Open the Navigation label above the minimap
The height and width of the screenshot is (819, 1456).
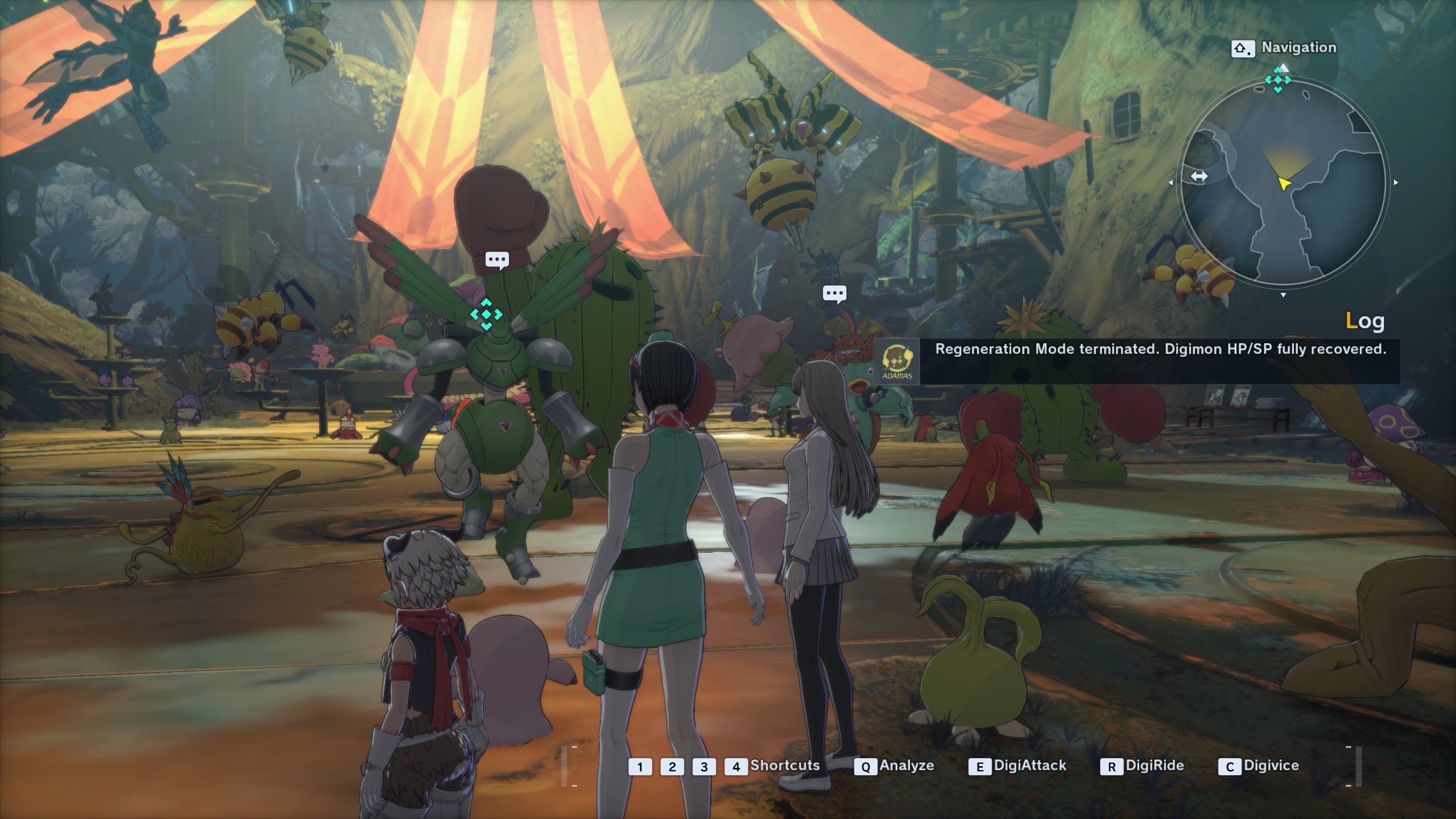(1298, 48)
